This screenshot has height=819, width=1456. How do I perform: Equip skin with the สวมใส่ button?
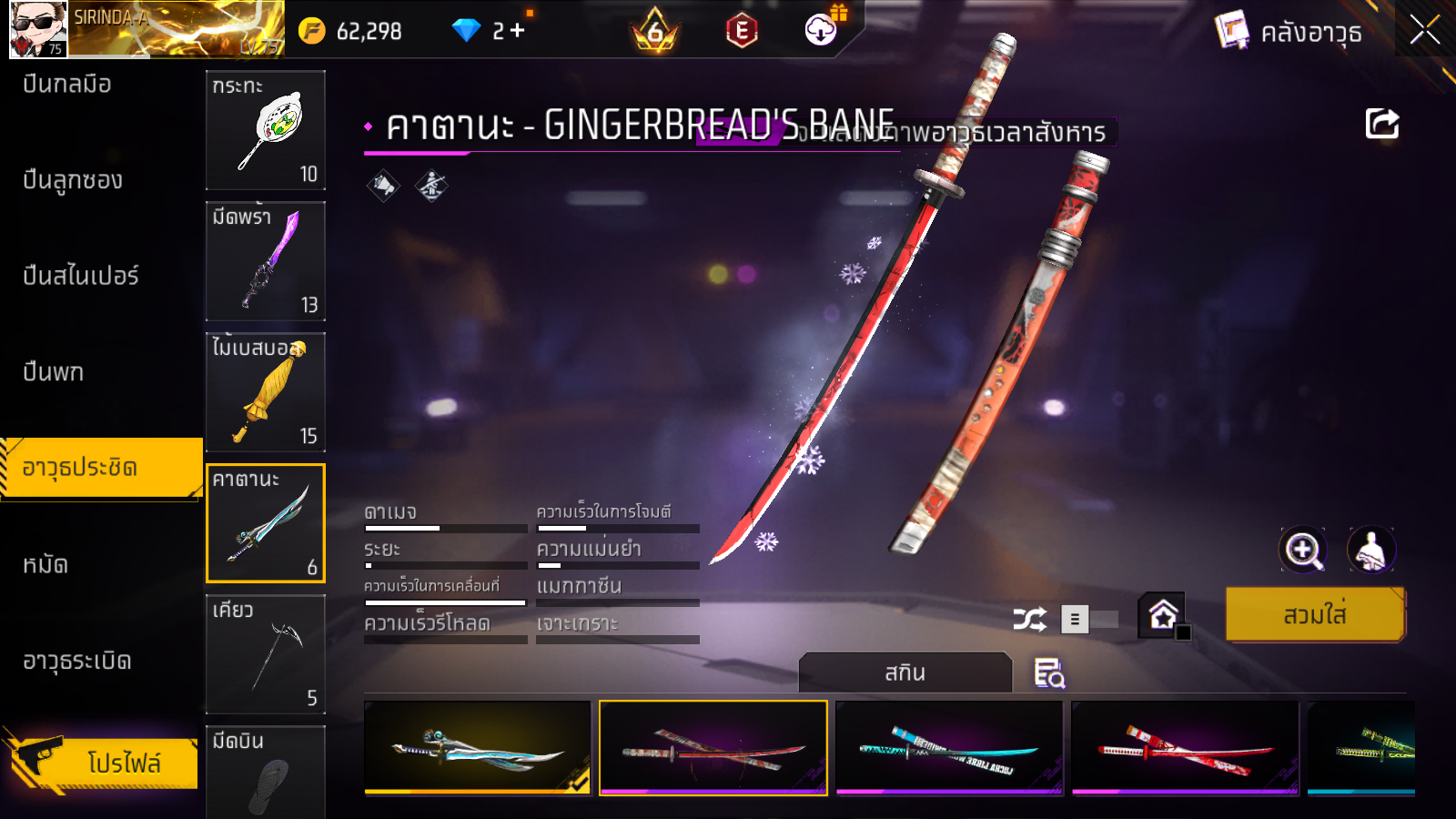click(x=1315, y=615)
